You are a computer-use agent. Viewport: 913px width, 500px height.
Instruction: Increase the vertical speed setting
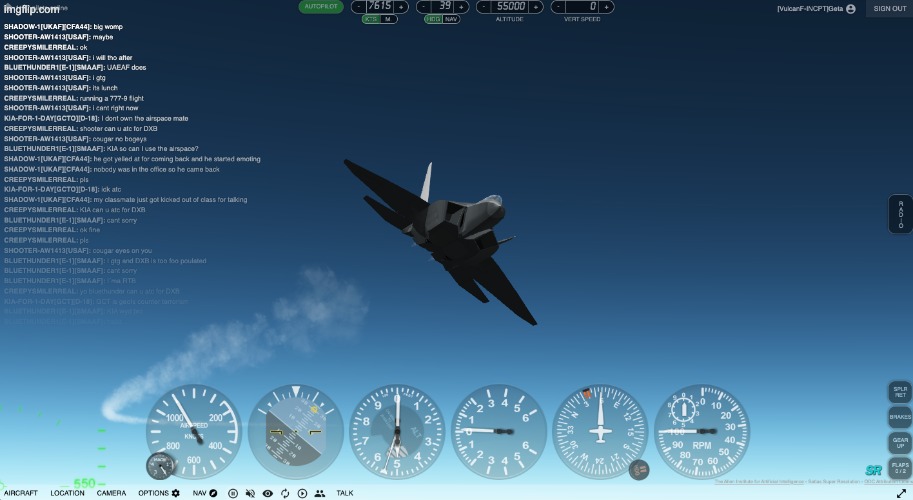[606, 7]
